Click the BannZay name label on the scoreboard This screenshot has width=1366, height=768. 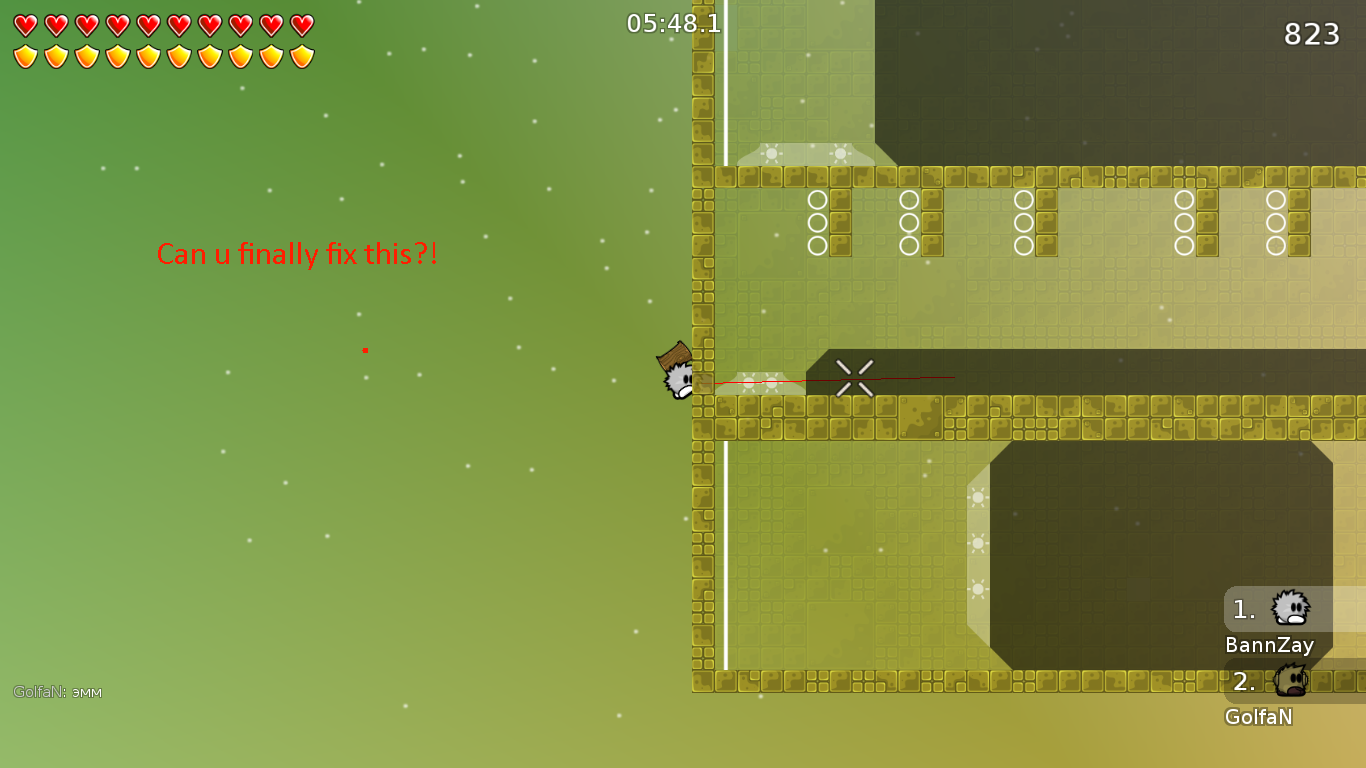1270,645
